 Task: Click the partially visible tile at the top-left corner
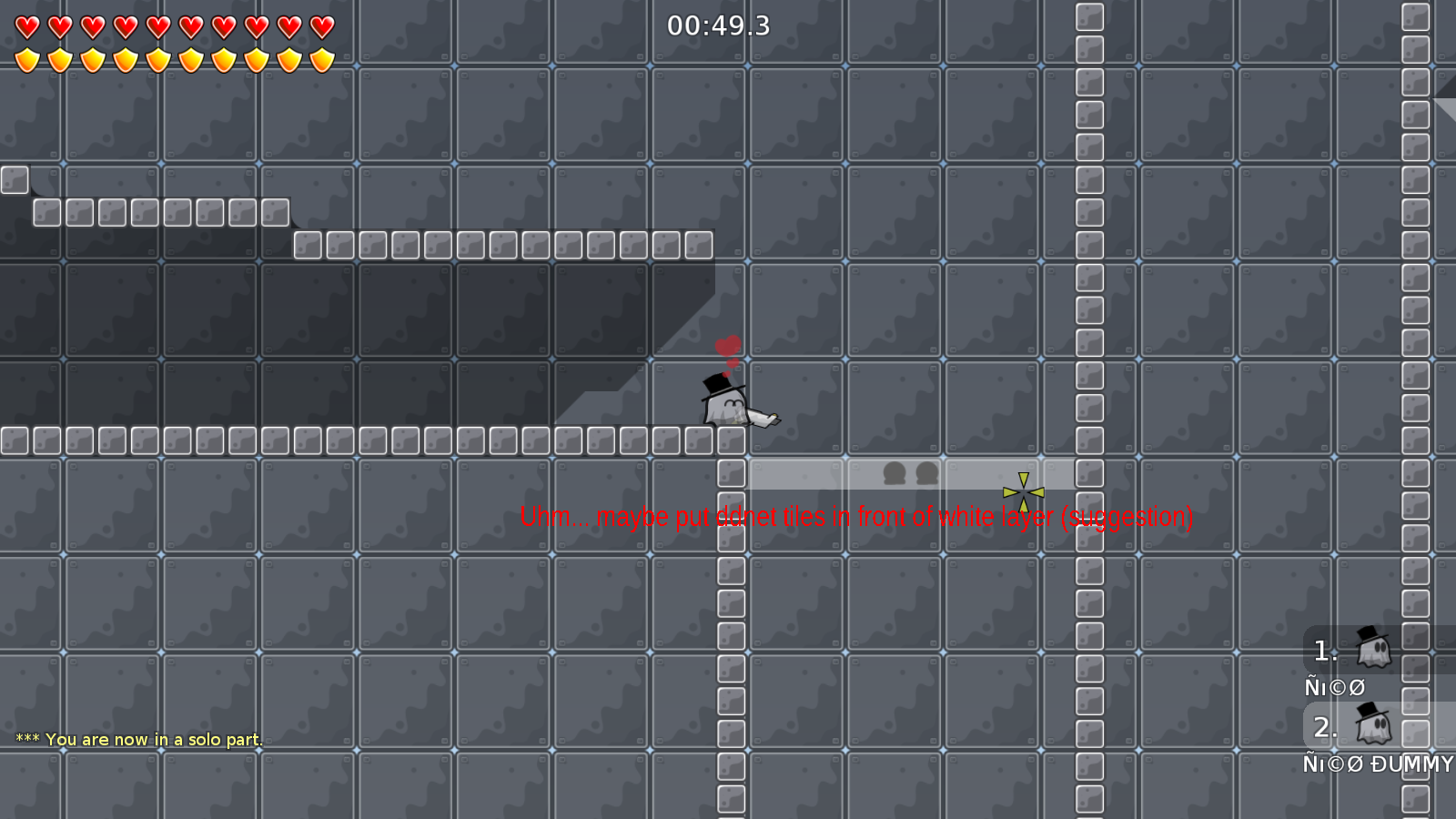(x=14, y=180)
